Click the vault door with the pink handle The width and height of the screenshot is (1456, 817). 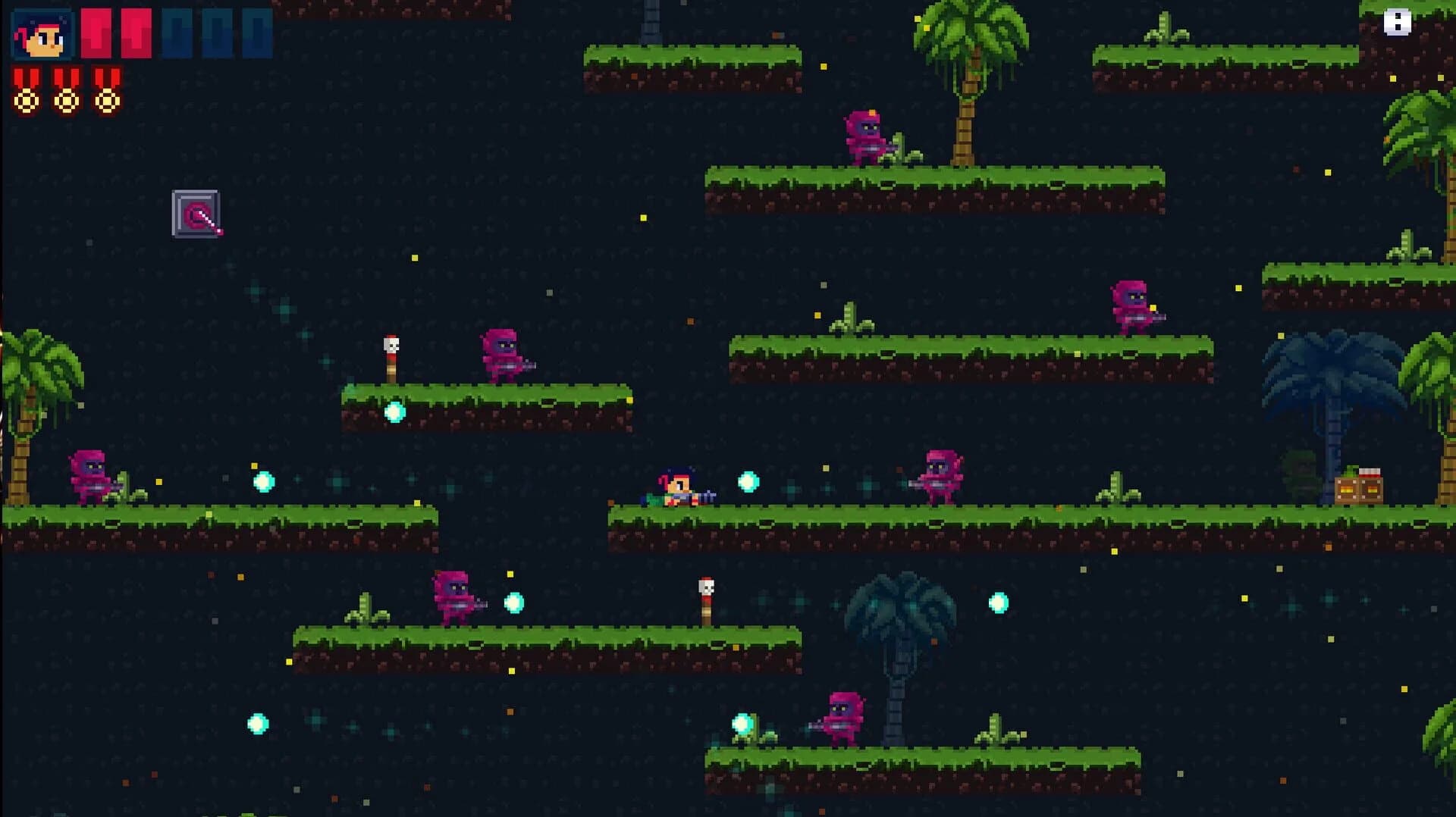(196, 214)
